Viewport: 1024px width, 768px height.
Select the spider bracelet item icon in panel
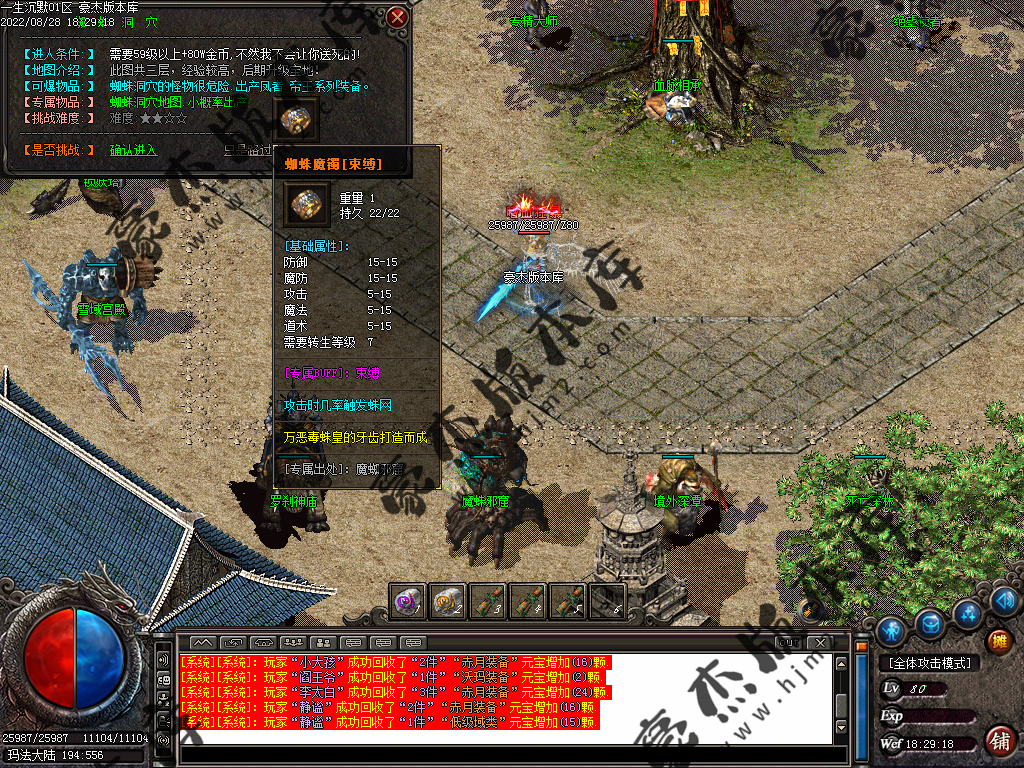coord(296,120)
